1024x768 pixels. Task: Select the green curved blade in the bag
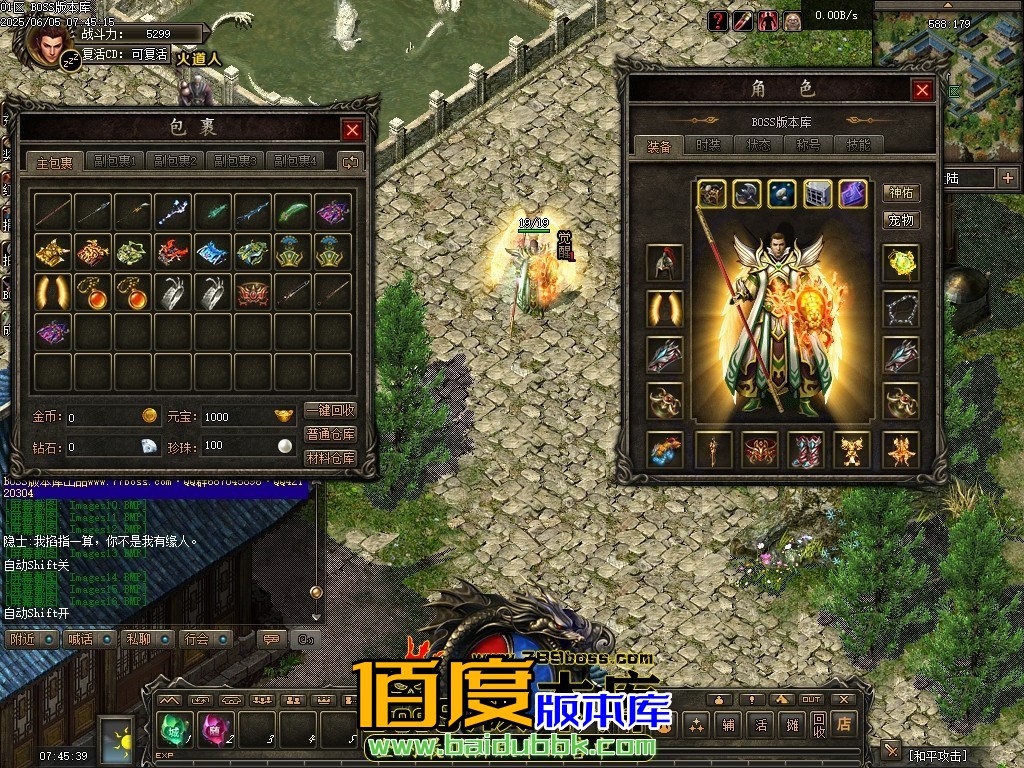[292, 212]
